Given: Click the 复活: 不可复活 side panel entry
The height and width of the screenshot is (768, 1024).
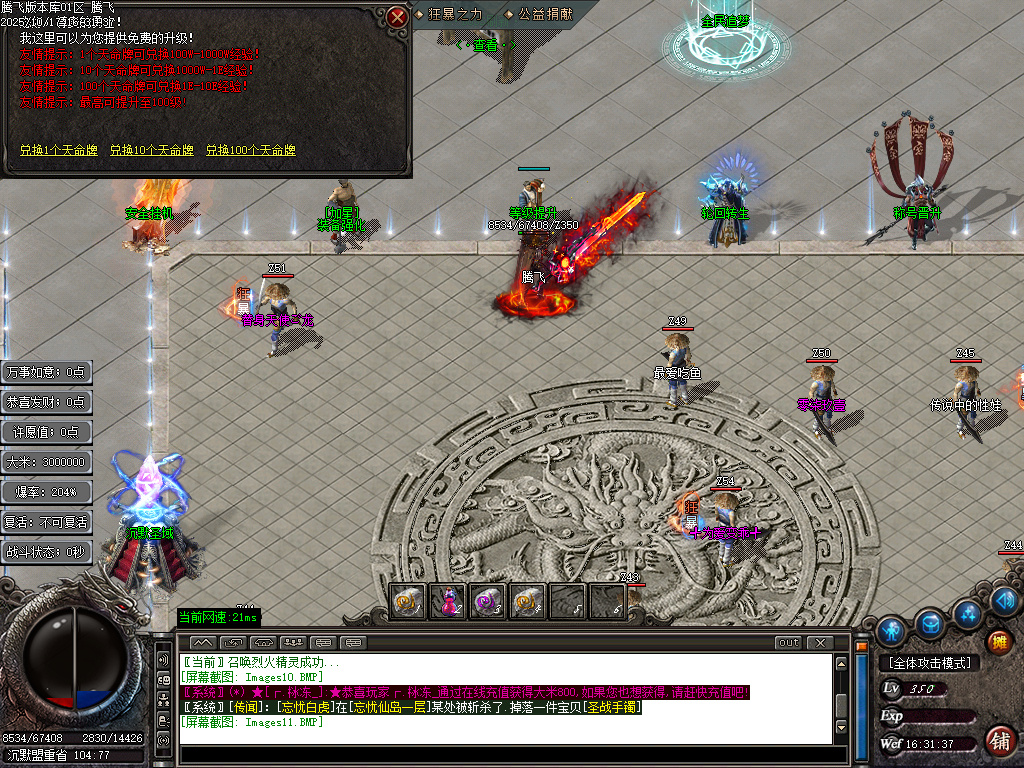Looking at the screenshot, I should [47, 522].
